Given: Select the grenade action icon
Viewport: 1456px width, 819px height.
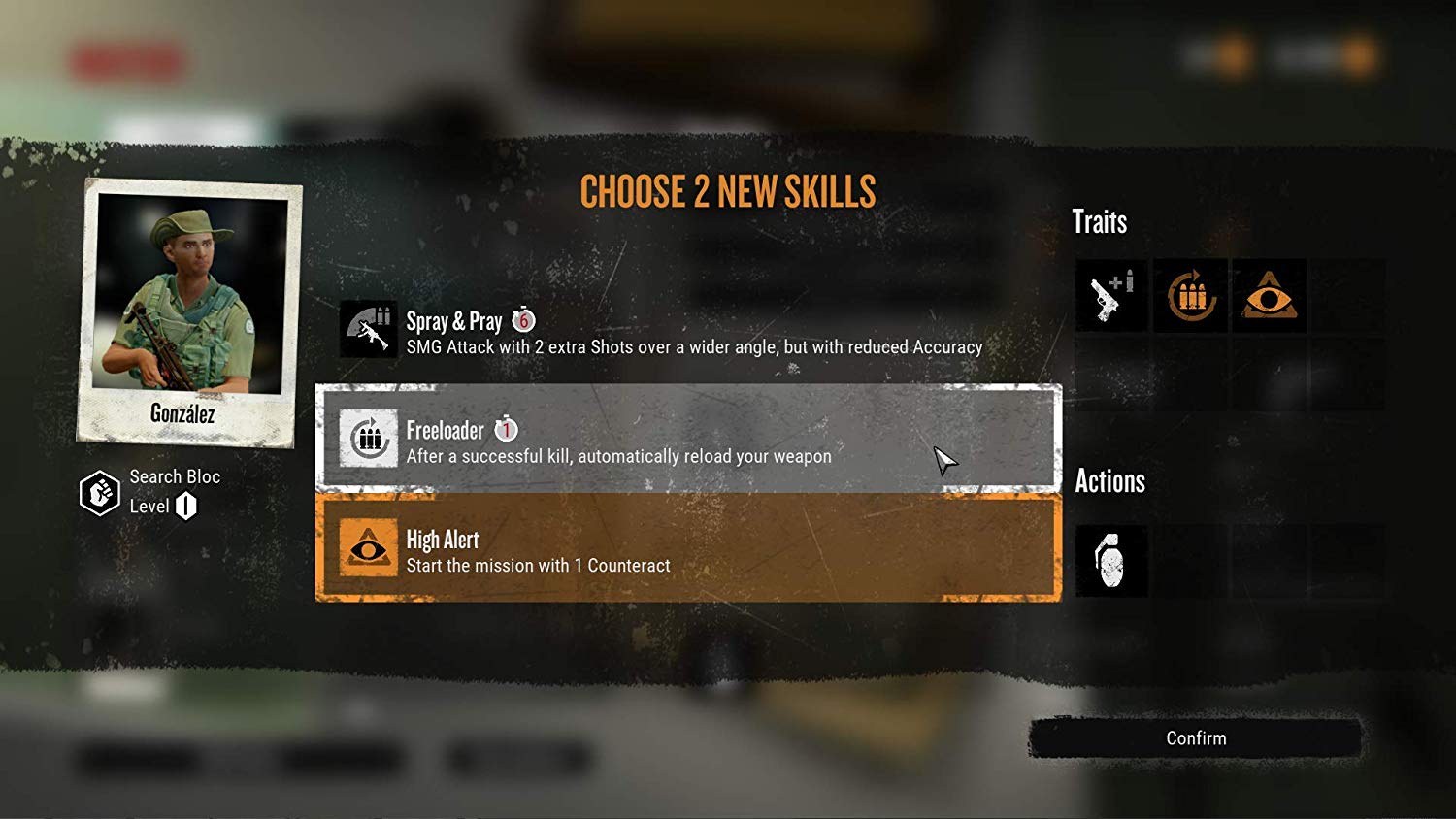Looking at the screenshot, I should pos(1111,562).
